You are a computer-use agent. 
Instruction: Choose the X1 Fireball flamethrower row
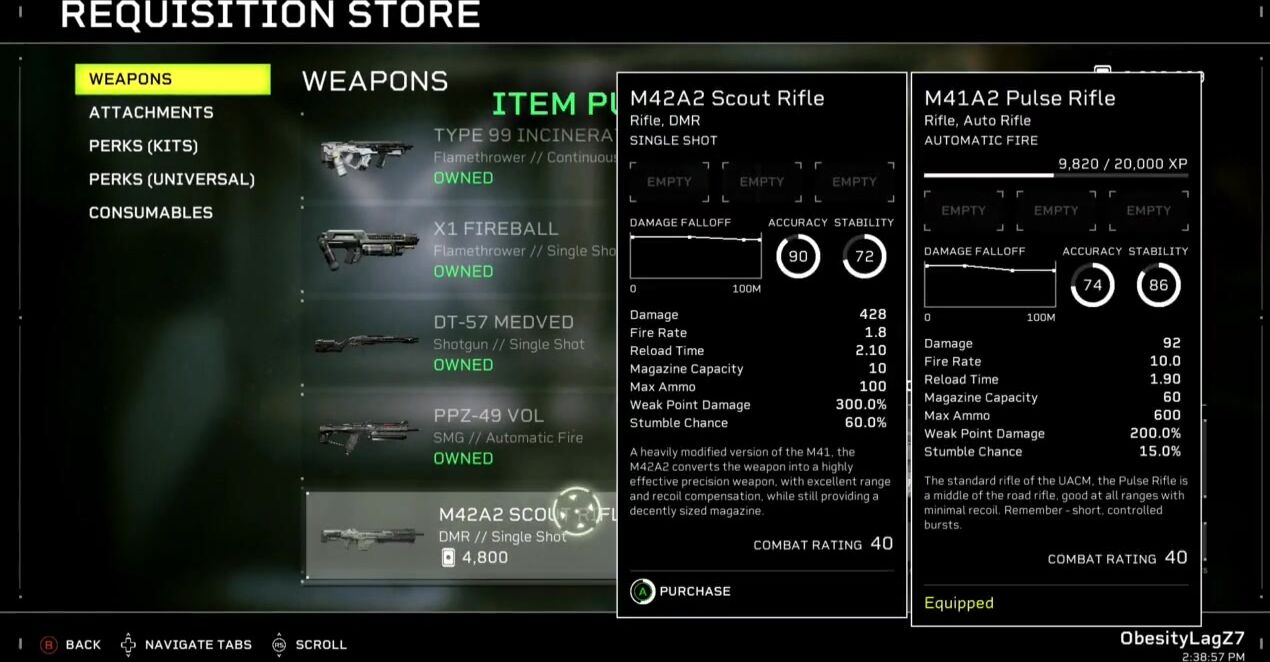(x=460, y=249)
